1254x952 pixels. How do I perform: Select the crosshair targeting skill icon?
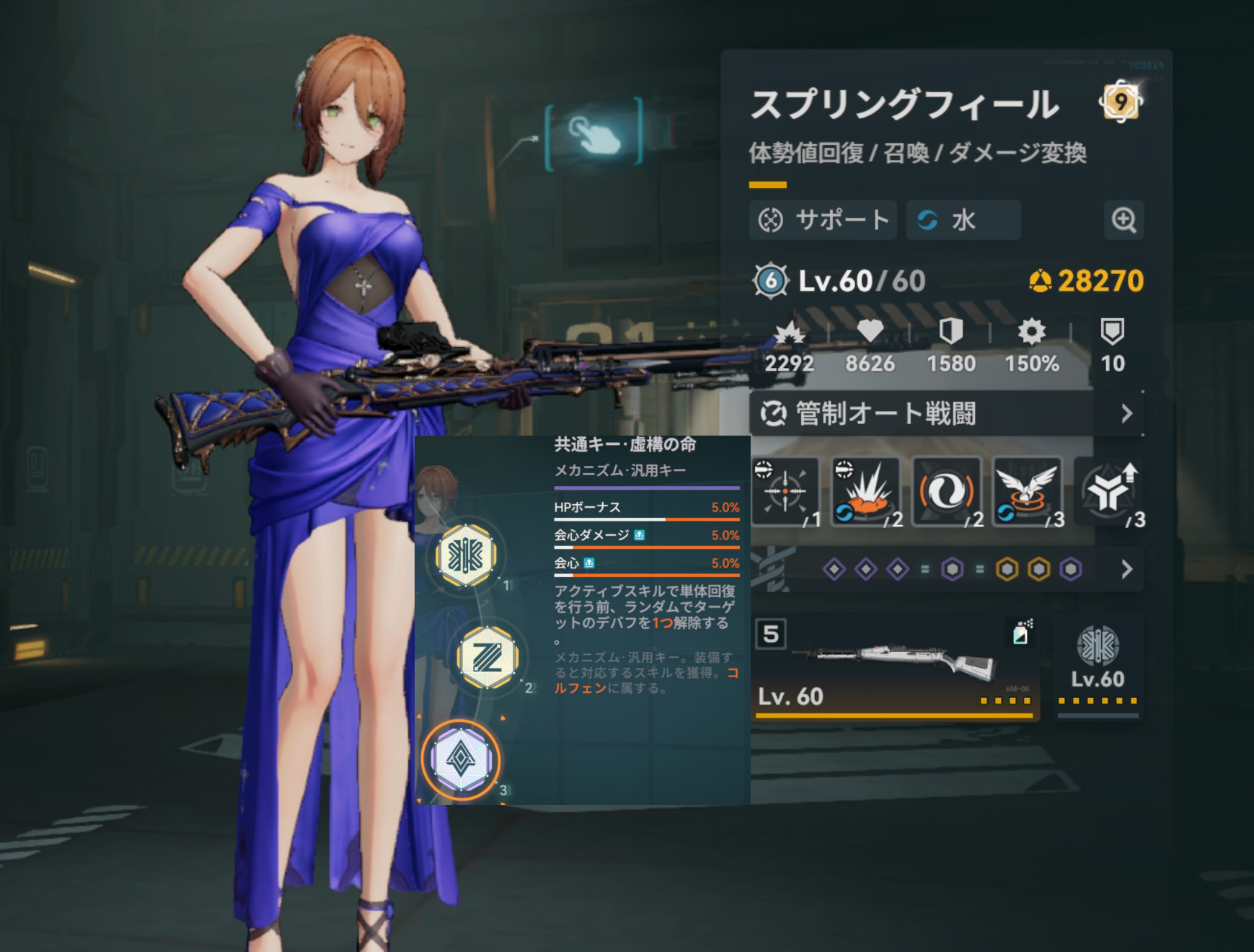785,492
